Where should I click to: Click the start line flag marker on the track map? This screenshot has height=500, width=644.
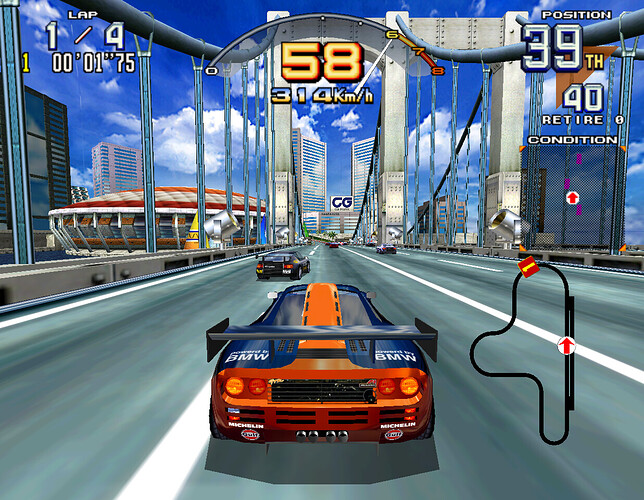(x=527, y=266)
